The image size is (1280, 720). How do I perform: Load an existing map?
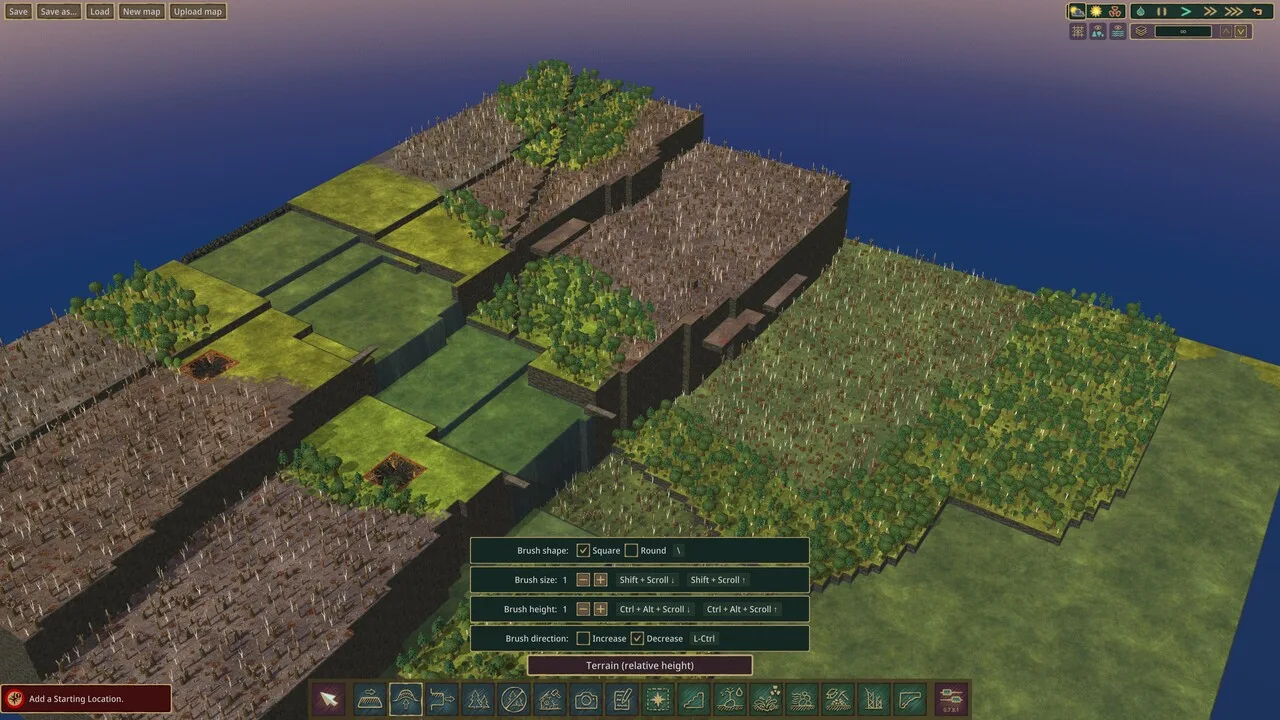click(x=99, y=12)
